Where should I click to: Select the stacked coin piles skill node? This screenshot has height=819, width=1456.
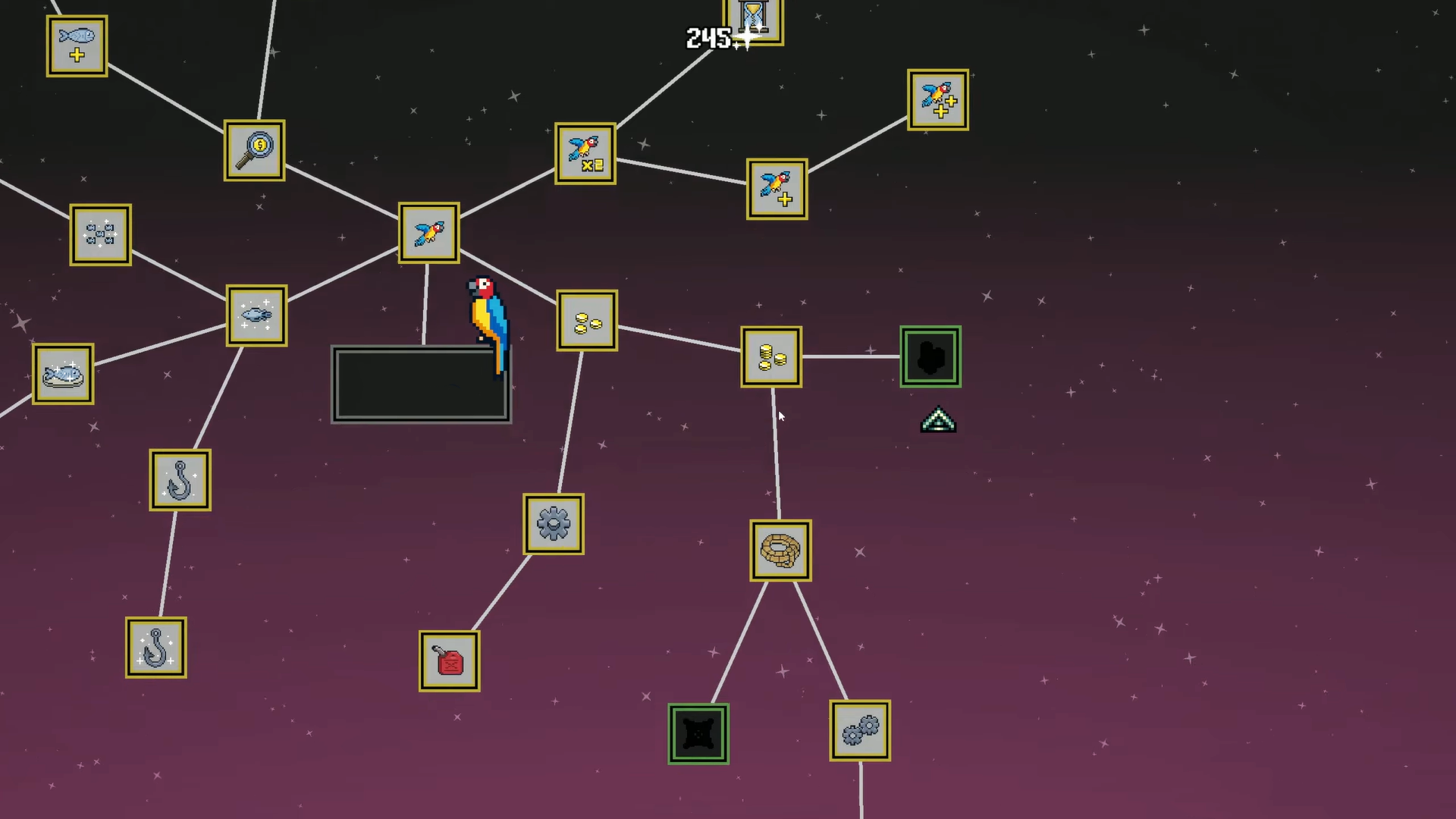coord(770,356)
